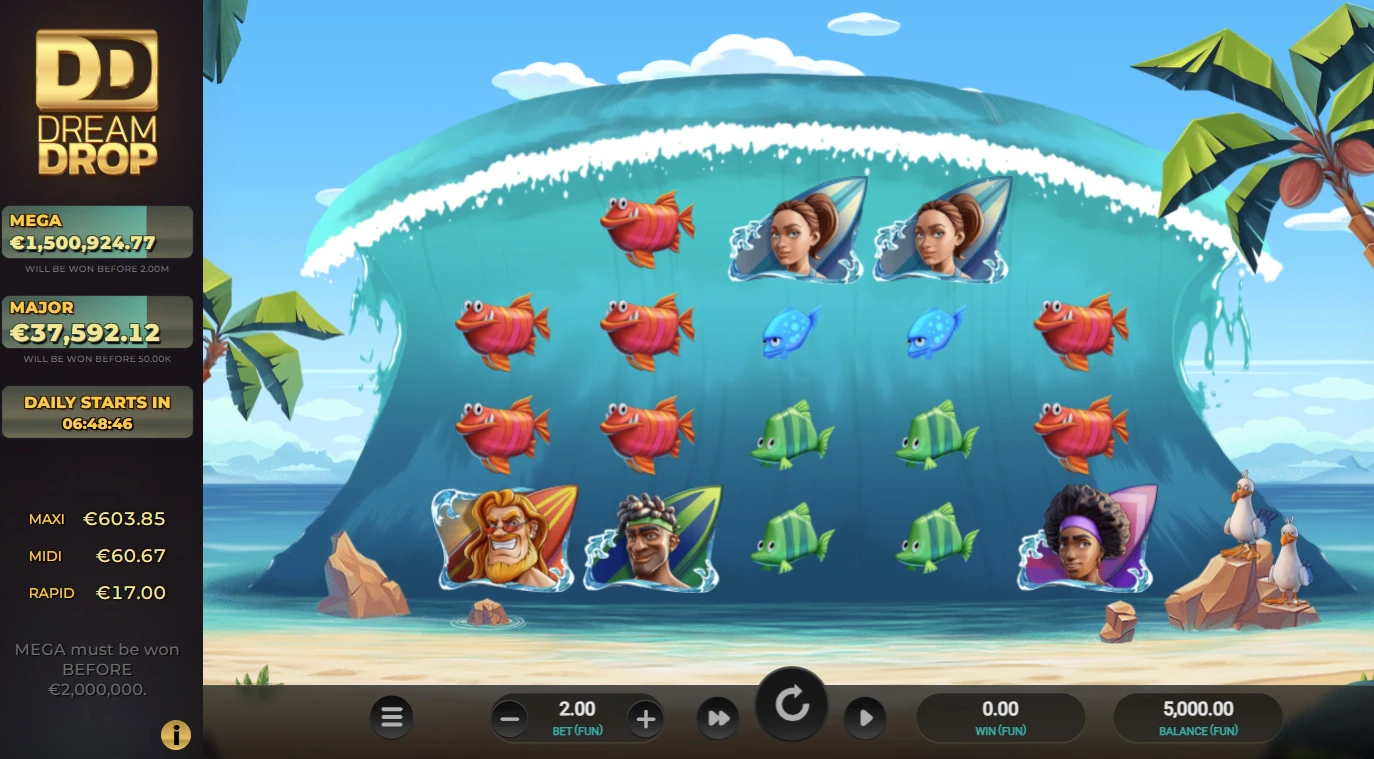Click the blonde surfer symbol on the reels
This screenshot has height=759, width=1374.
pyautogui.click(x=503, y=538)
